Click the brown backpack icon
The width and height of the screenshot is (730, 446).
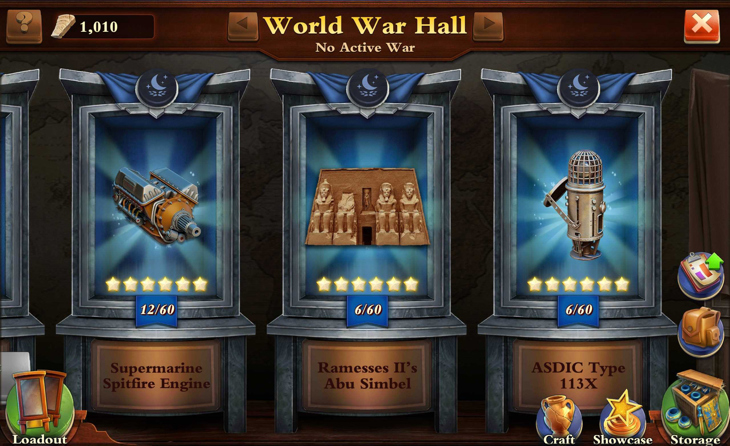click(700, 331)
